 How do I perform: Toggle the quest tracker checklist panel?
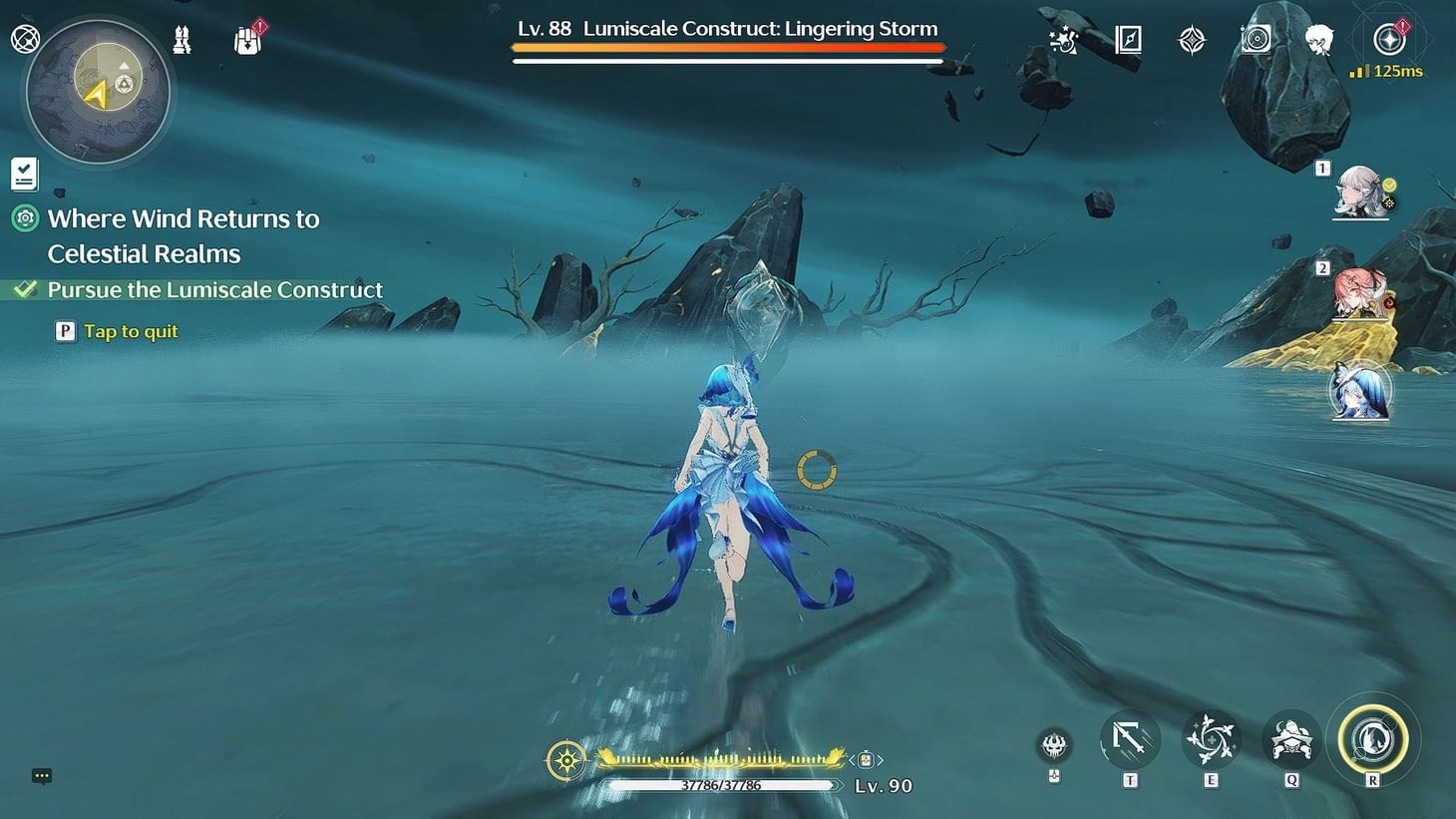[23, 172]
